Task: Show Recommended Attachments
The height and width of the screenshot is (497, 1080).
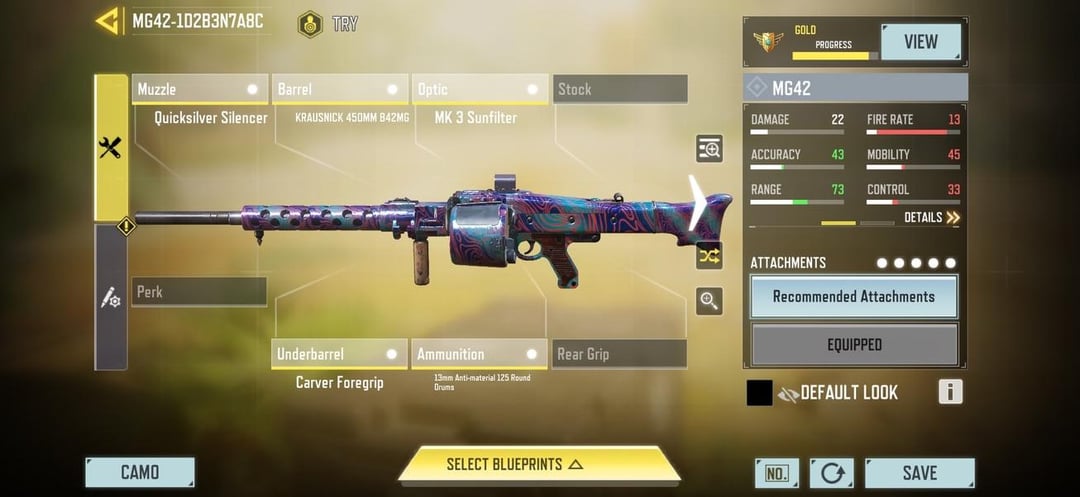Action: 854,297
